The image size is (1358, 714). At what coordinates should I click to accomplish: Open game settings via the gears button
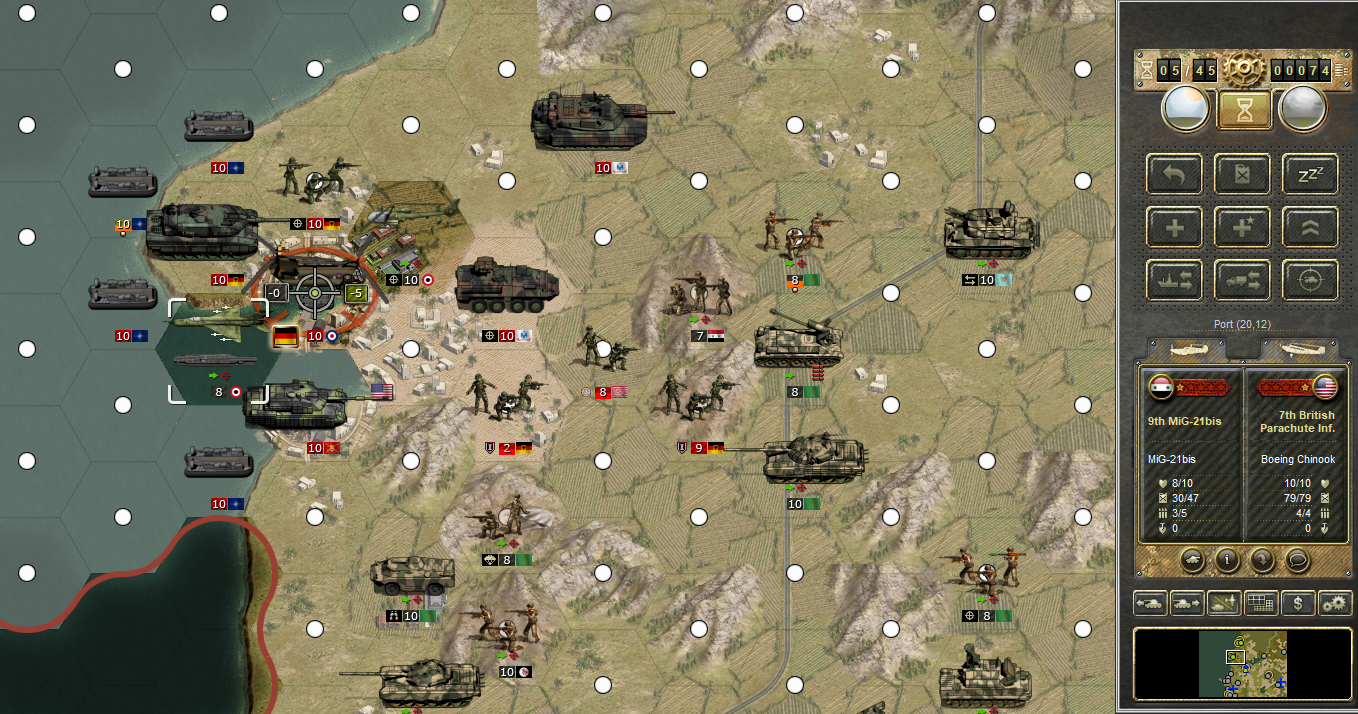[1334, 603]
